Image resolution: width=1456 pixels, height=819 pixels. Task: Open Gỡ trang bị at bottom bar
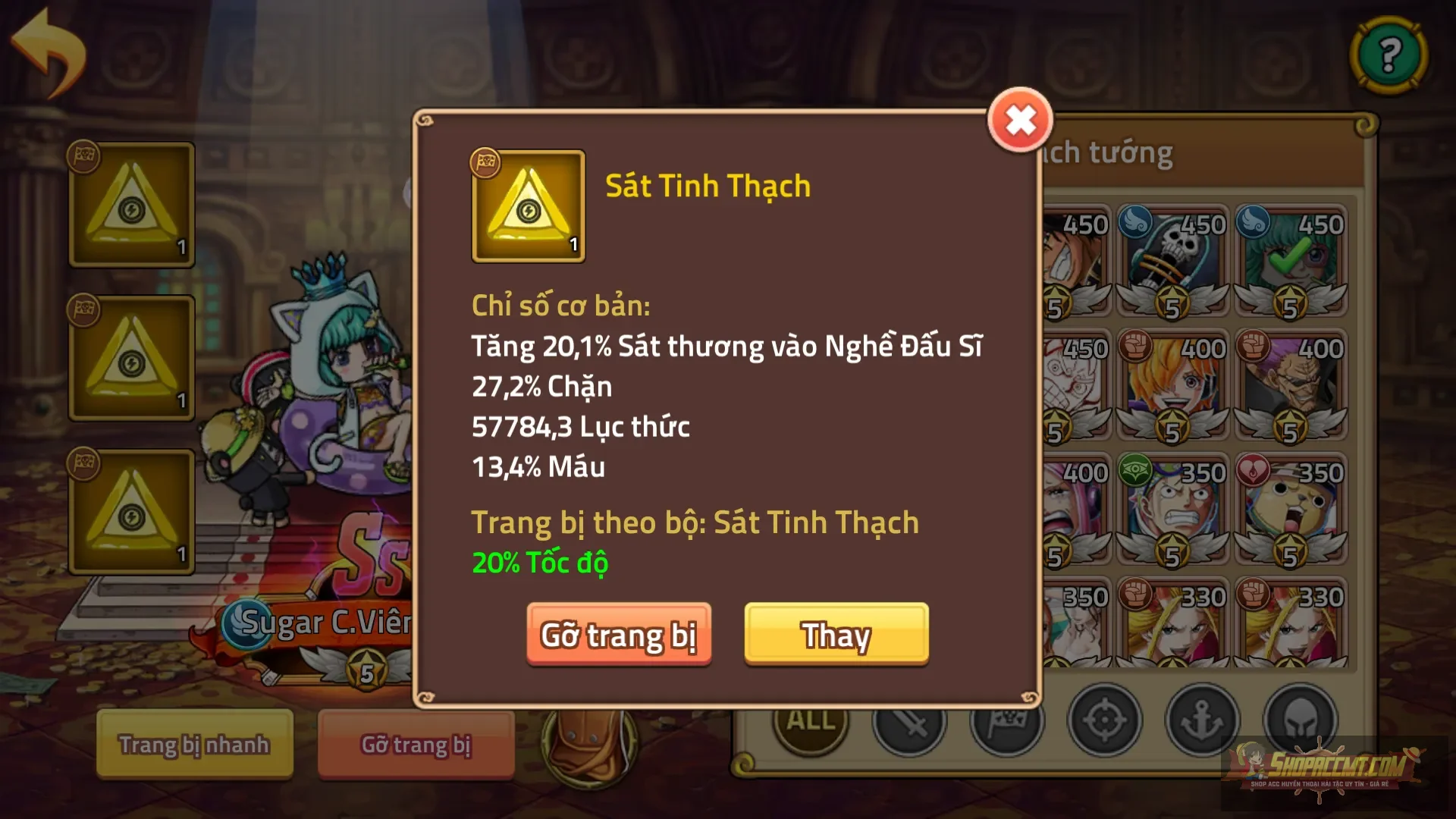416,747
